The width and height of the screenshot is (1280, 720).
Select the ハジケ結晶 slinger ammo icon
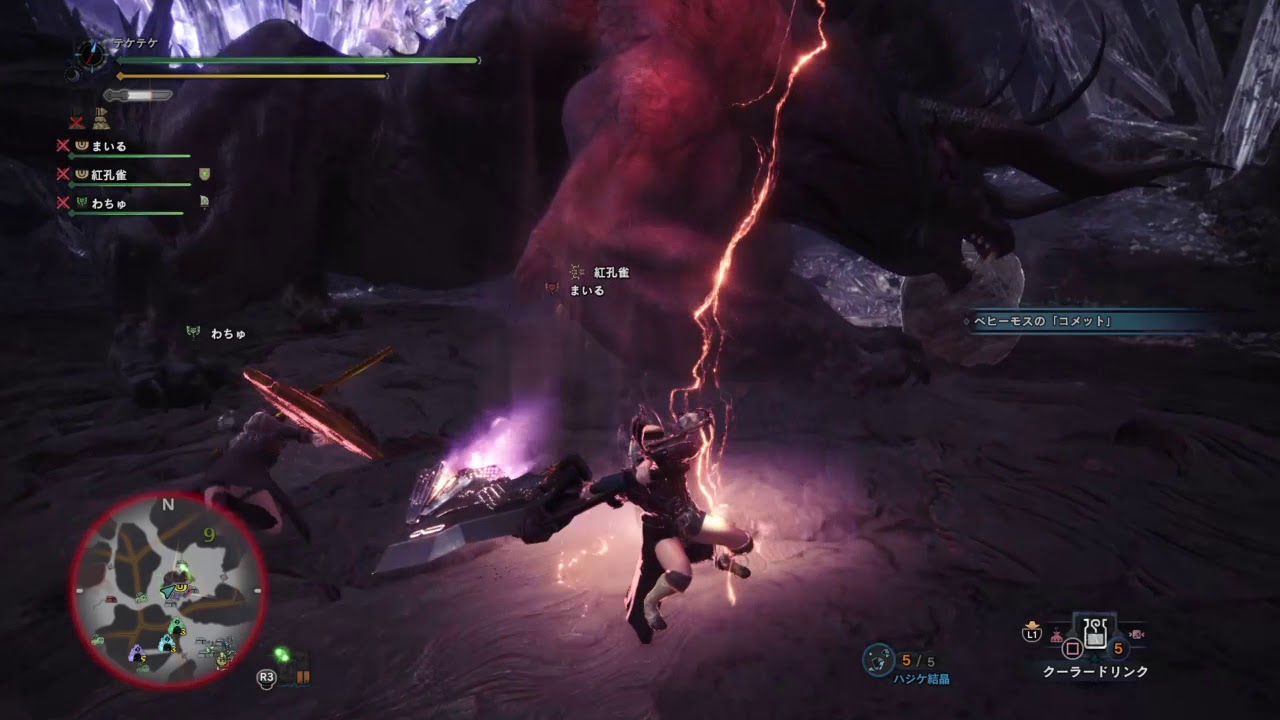click(879, 659)
